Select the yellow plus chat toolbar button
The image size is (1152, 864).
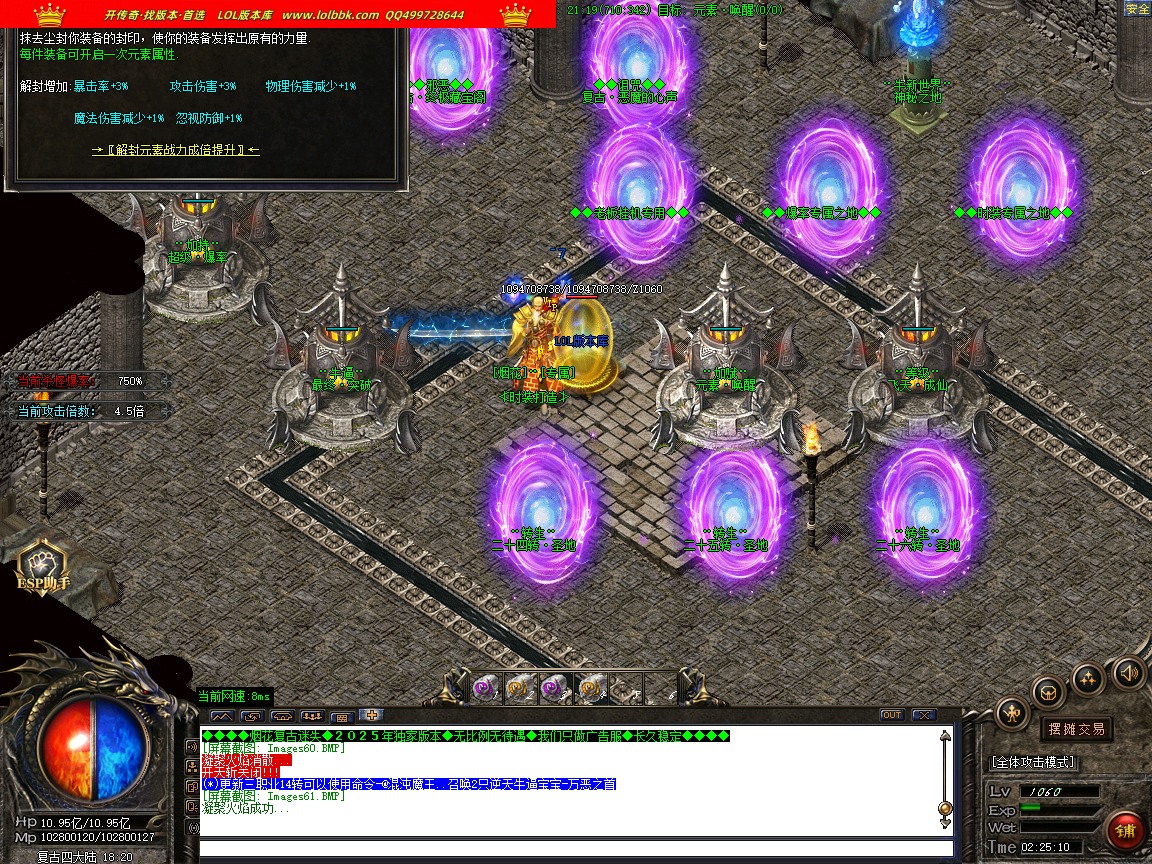click(x=372, y=715)
